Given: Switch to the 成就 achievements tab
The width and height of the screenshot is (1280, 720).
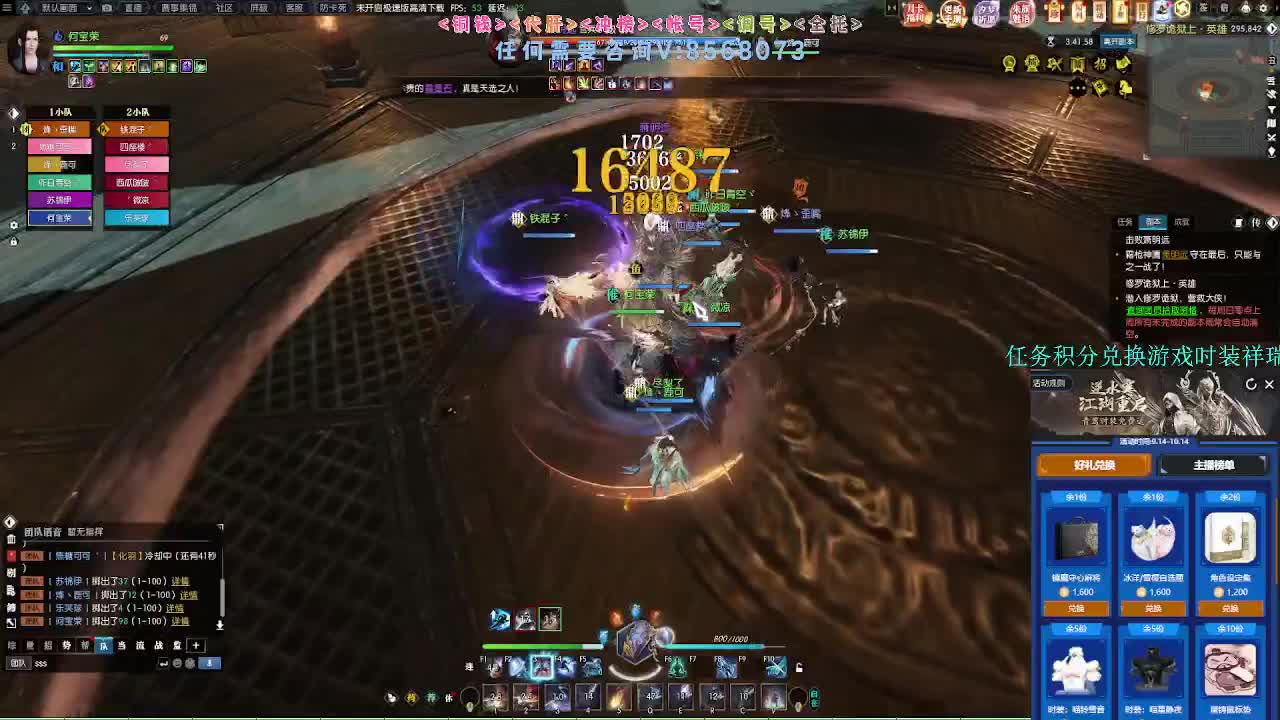Looking at the screenshot, I should point(1182,221).
